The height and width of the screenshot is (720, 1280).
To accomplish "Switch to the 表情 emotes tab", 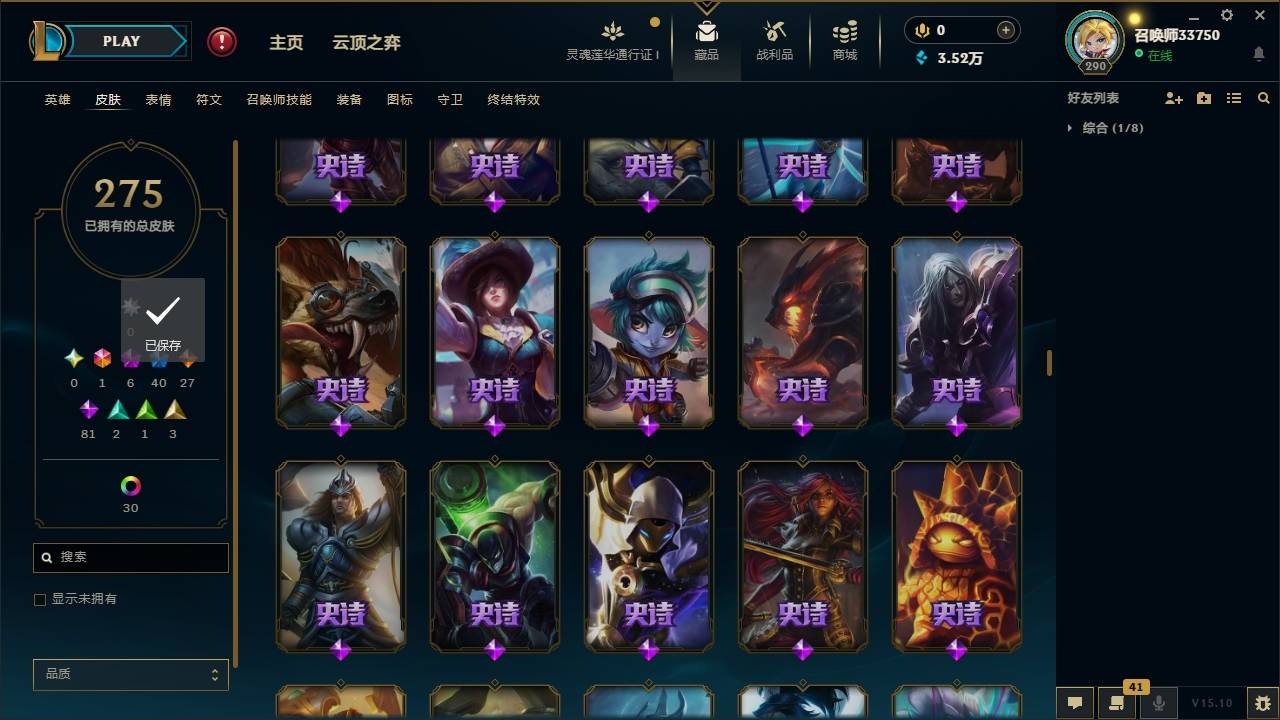I will [158, 99].
